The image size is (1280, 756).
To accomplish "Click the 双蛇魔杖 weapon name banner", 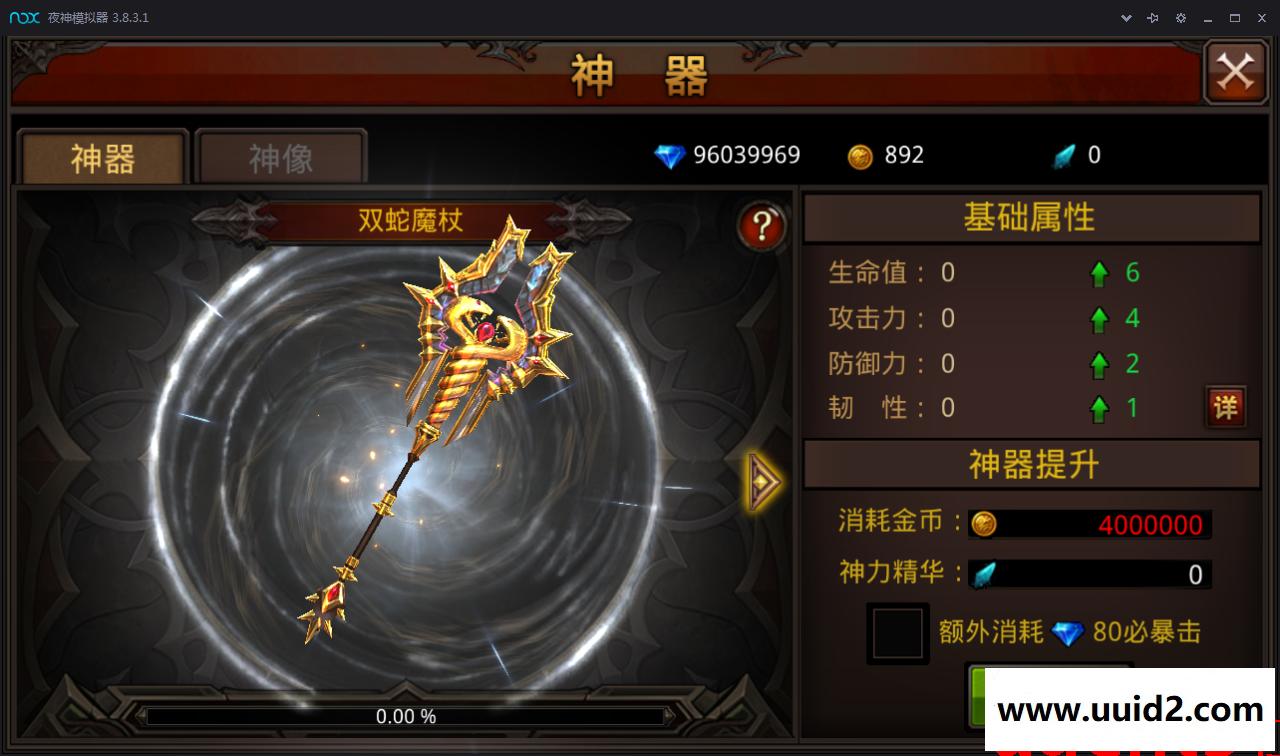I will click(408, 221).
